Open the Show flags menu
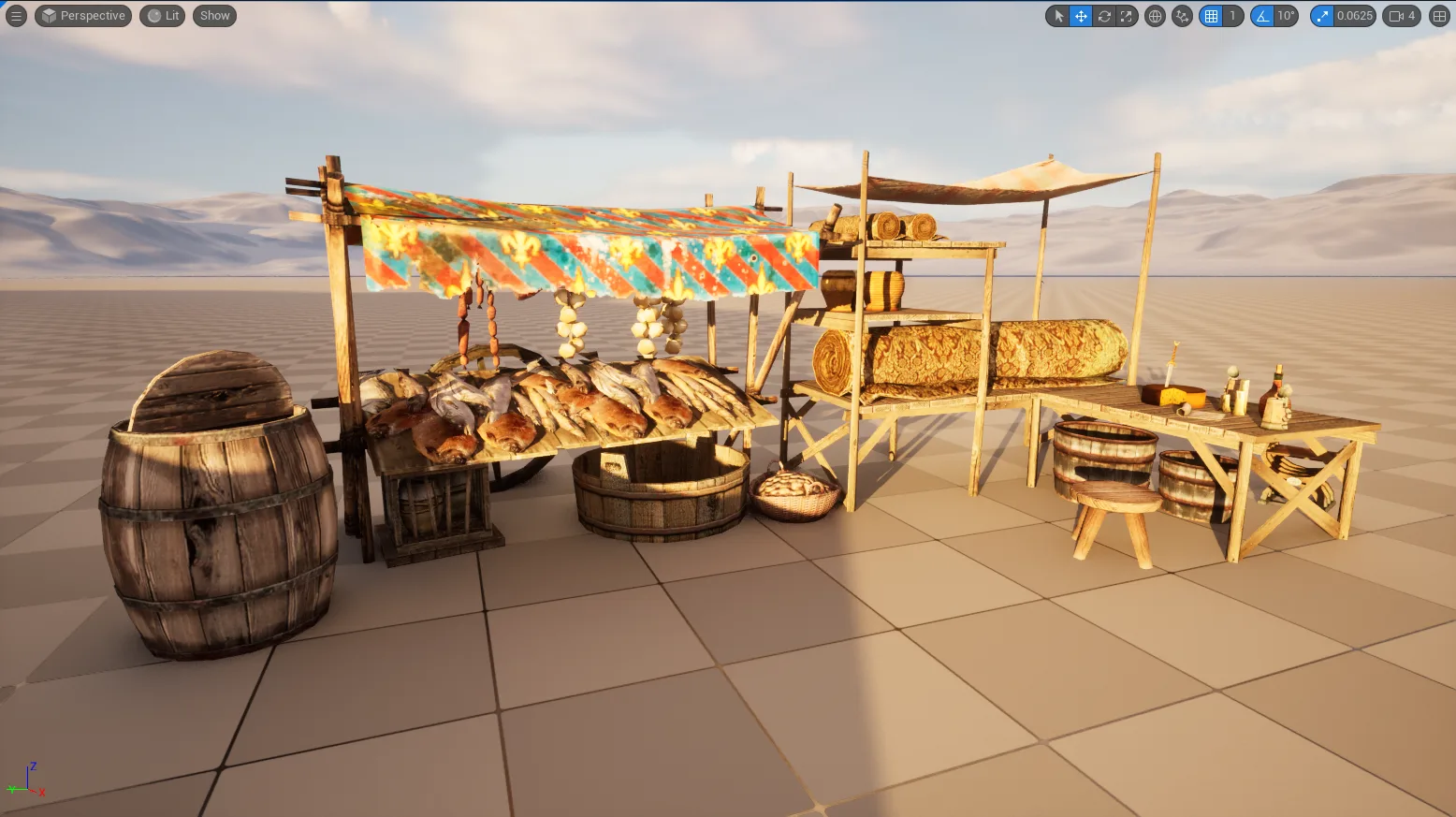The image size is (1456, 817). pyautogui.click(x=214, y=16)
